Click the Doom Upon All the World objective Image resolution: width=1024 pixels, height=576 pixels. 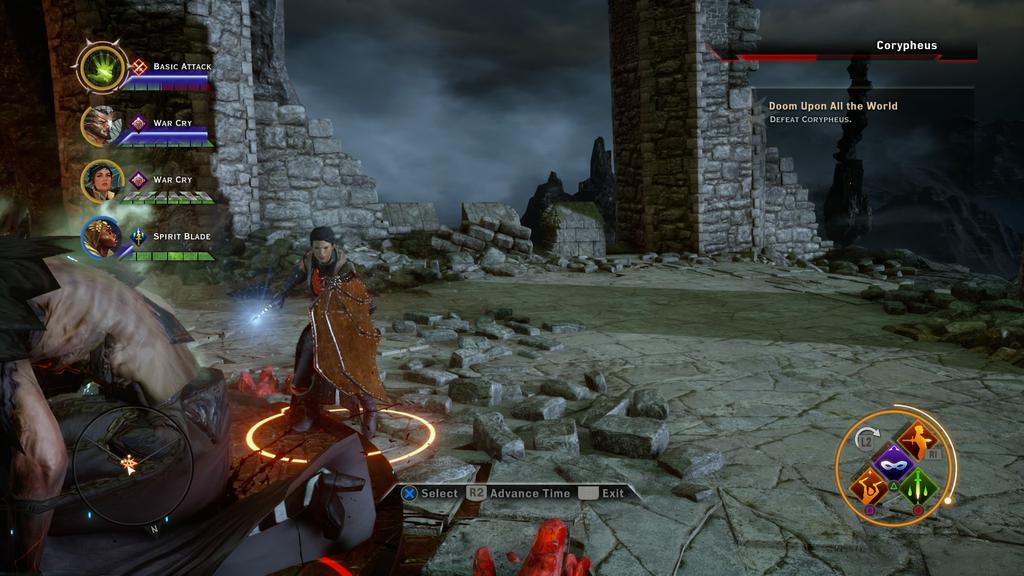[x=832, y=106]
